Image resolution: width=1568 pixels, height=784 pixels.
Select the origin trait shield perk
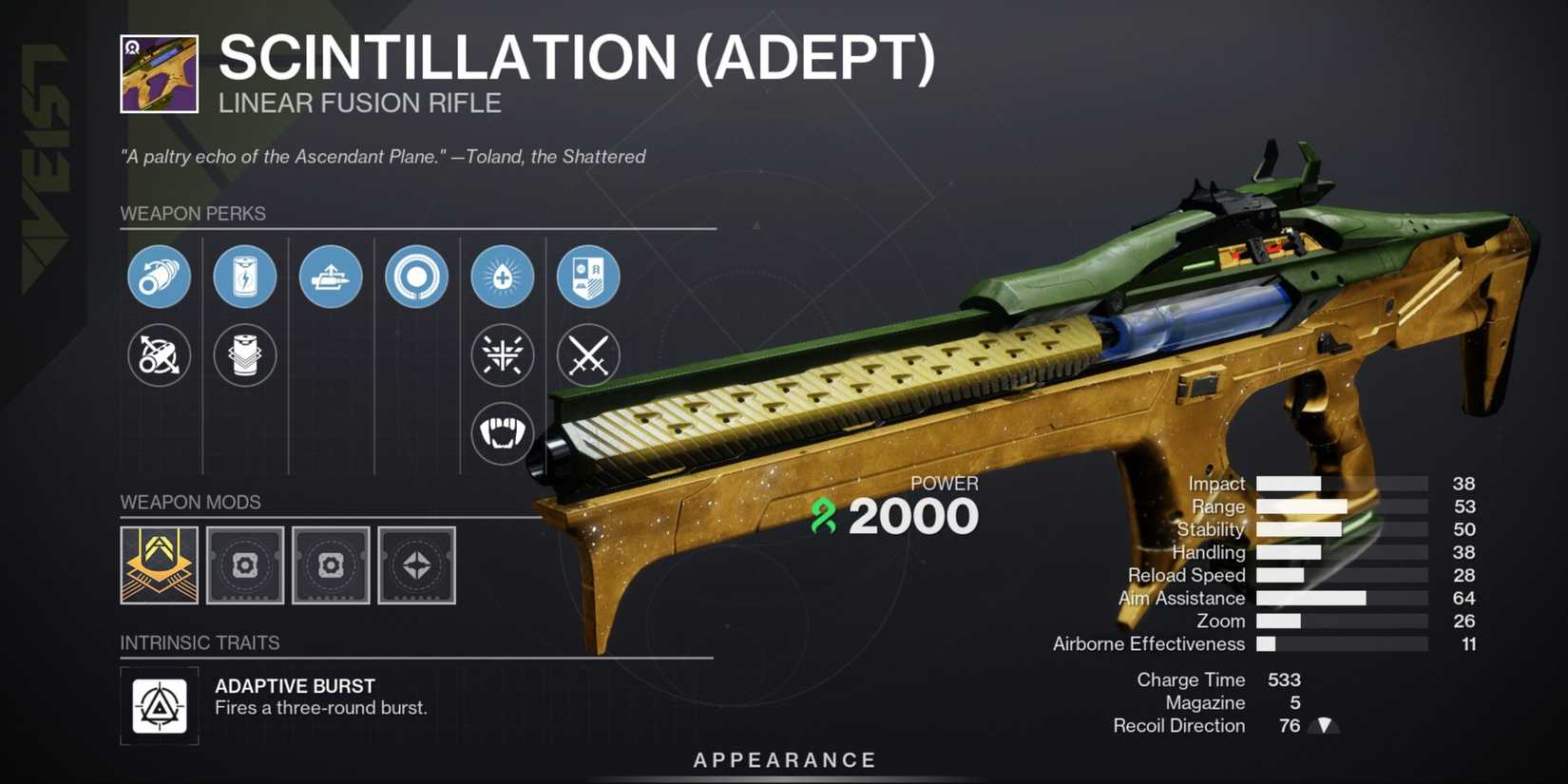pyautogui.click(x=587, y=277)
